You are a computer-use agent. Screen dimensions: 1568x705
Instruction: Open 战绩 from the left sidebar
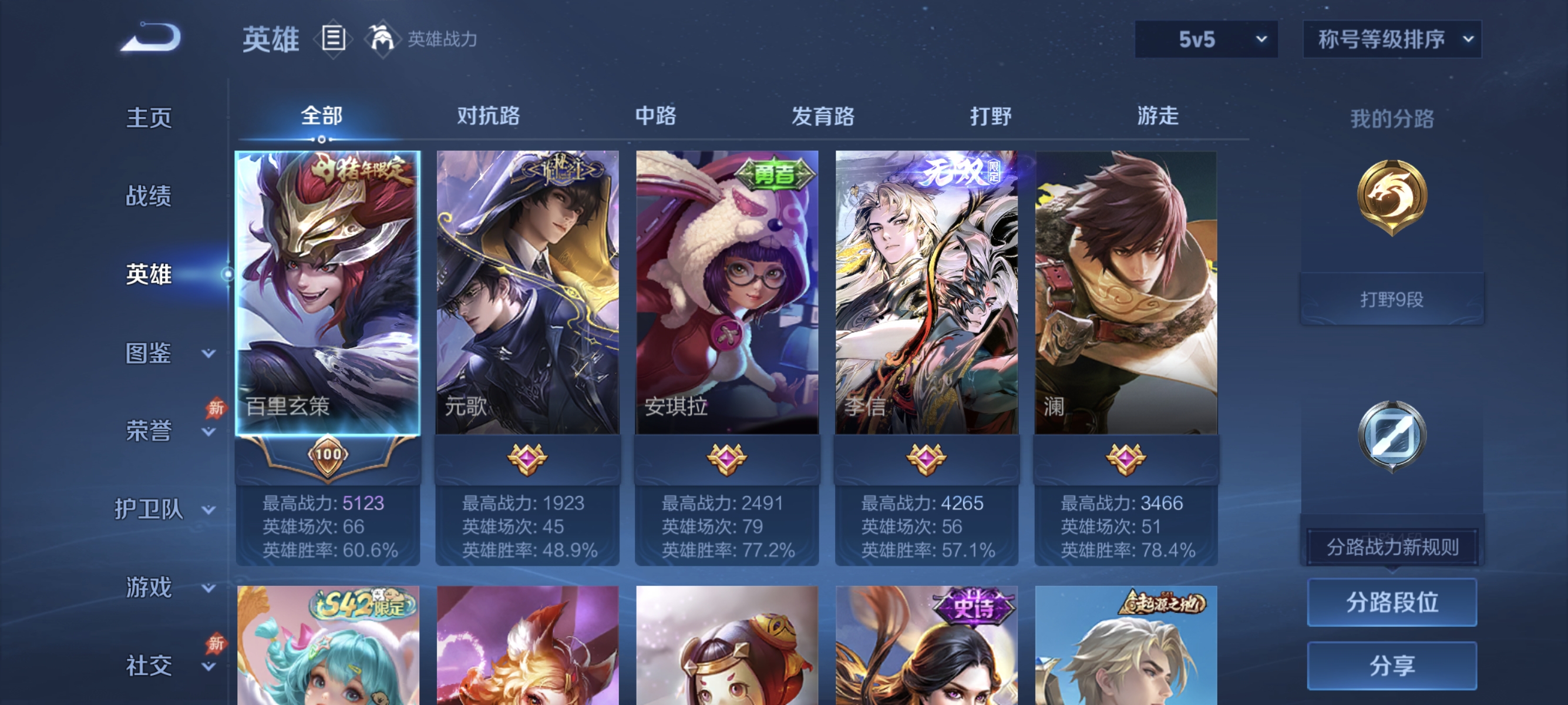click(149, 196)
